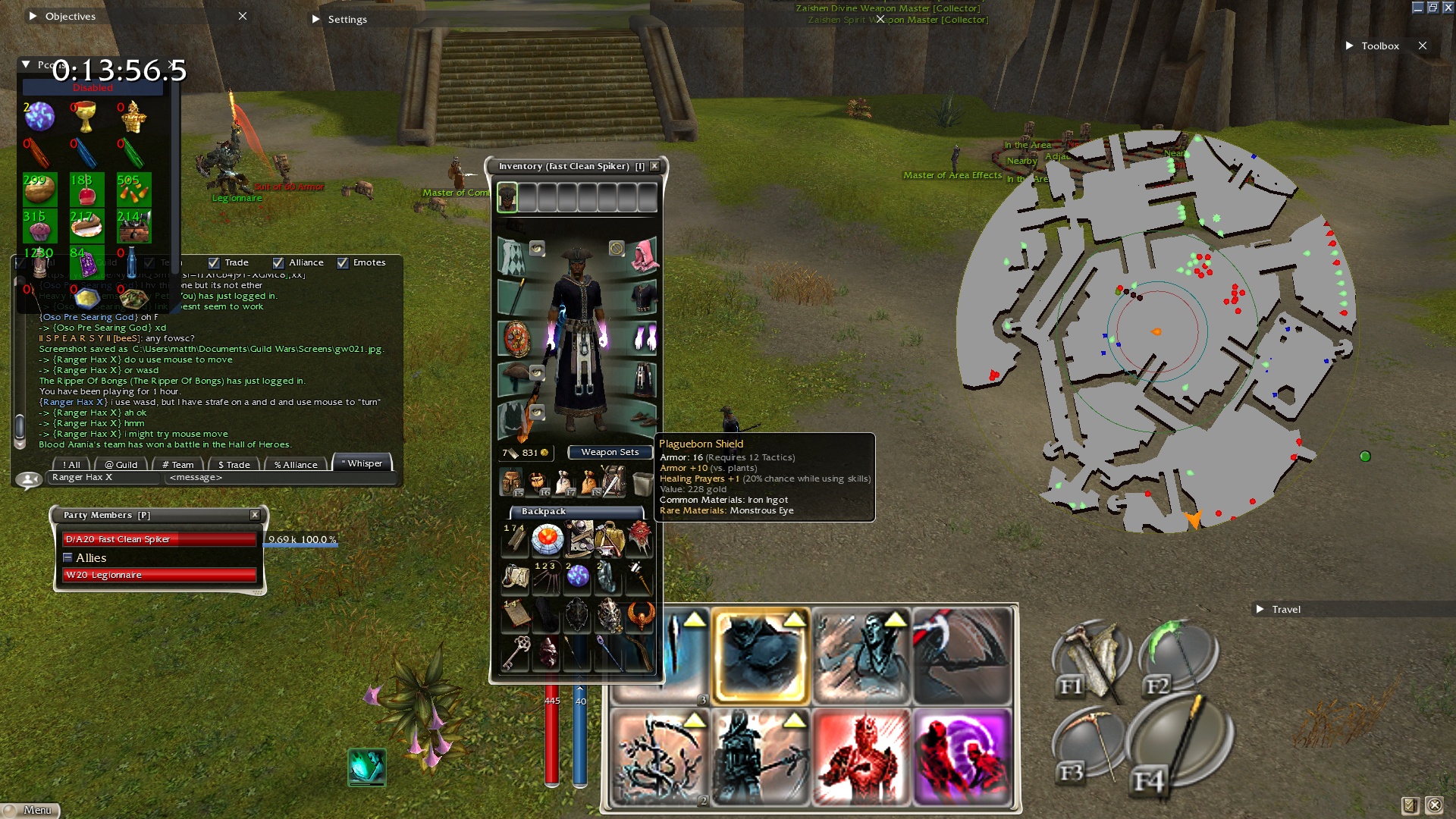Select party member Fast Clean Spiker
The height and width of the screenshot is (819, 1456).
pyautogui.click(x=159, y=539)
